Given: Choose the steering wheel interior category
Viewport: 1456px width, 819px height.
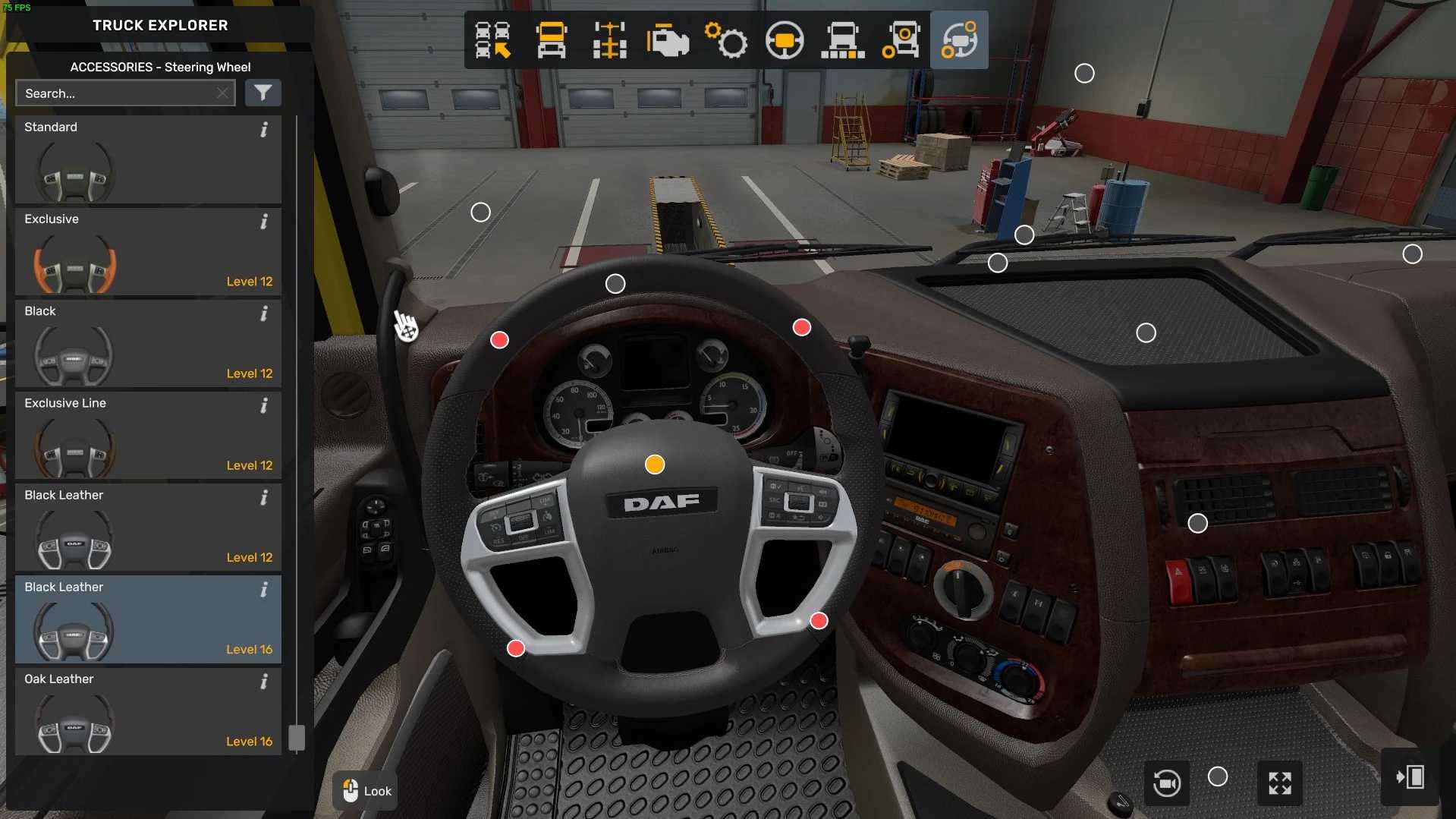Looking at the screenshot, I should pos(785,40).
